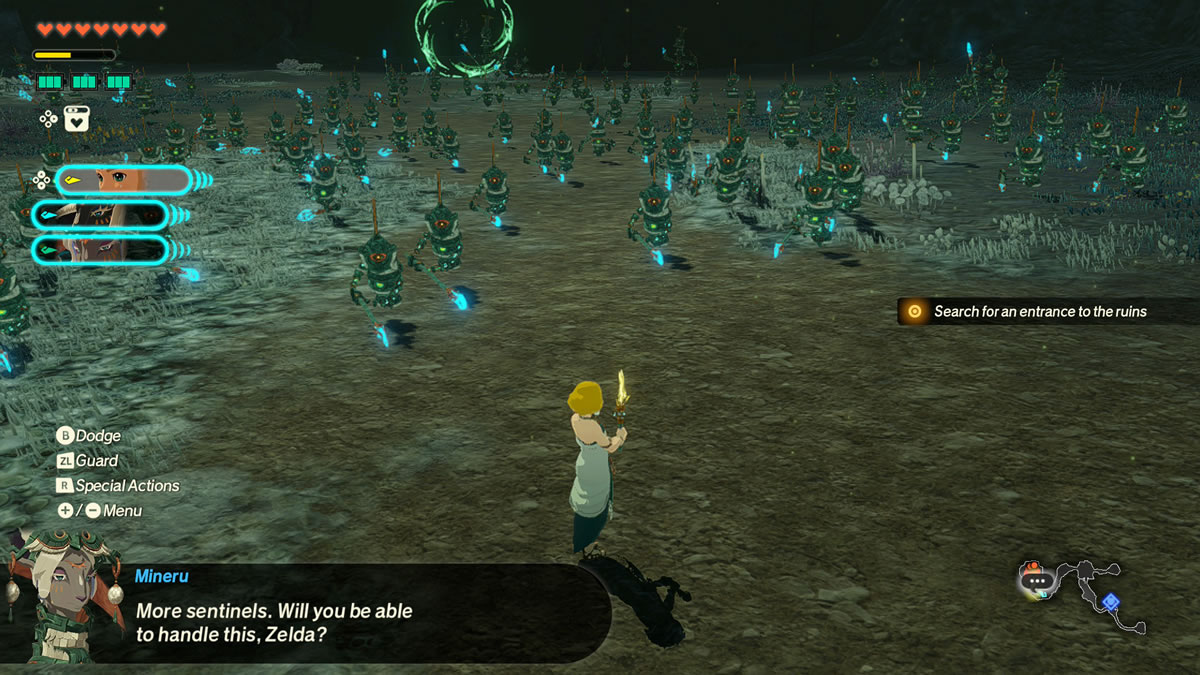1200x675 pixels.
Task: Open the 'Search for an entrance' objective tracker
Action: tap(1040, 311)
